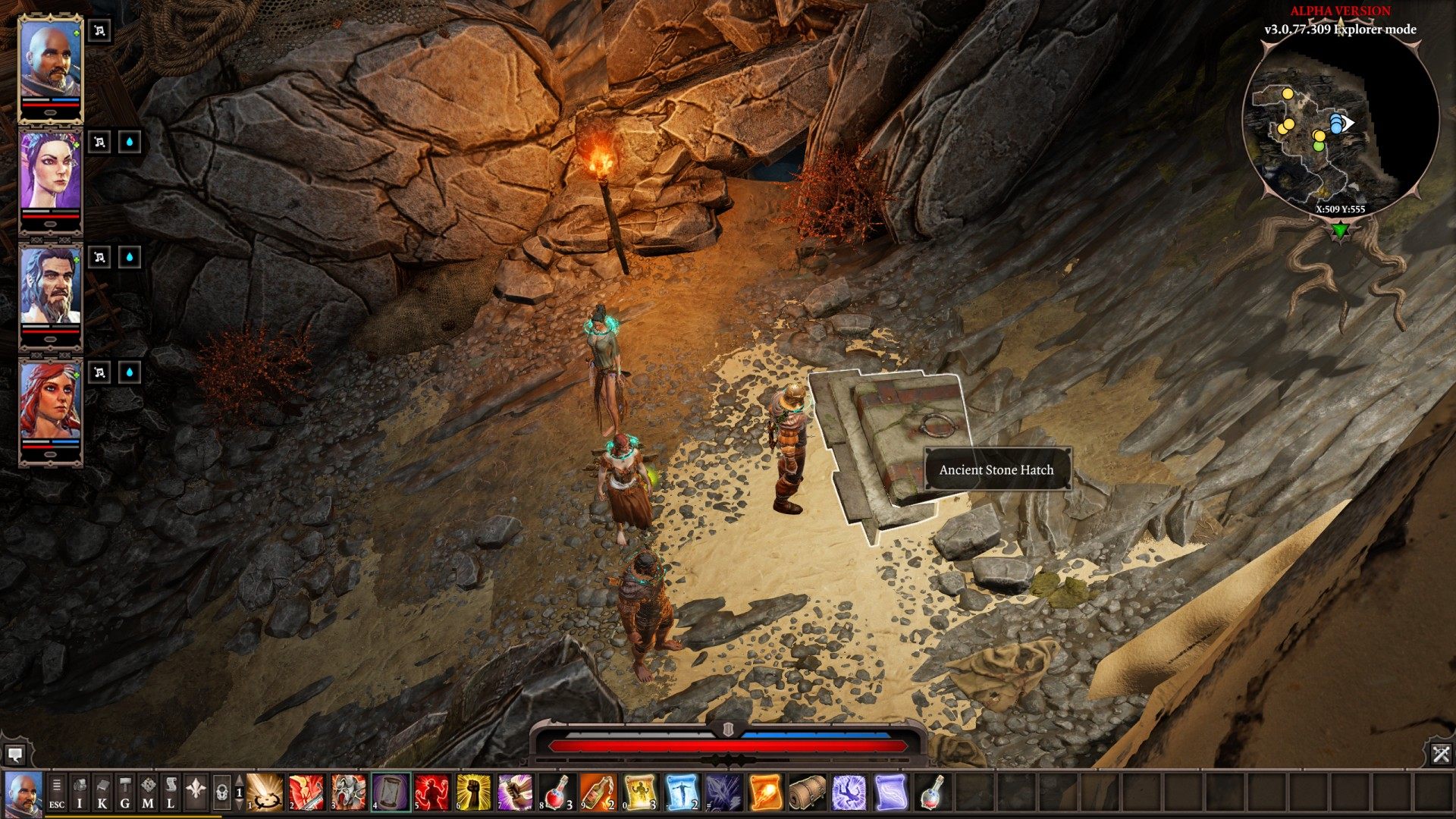This screenshot has width=1456, height=819.
Task: Cast the orange fireball scroll
Action: [x=766, y=792]
